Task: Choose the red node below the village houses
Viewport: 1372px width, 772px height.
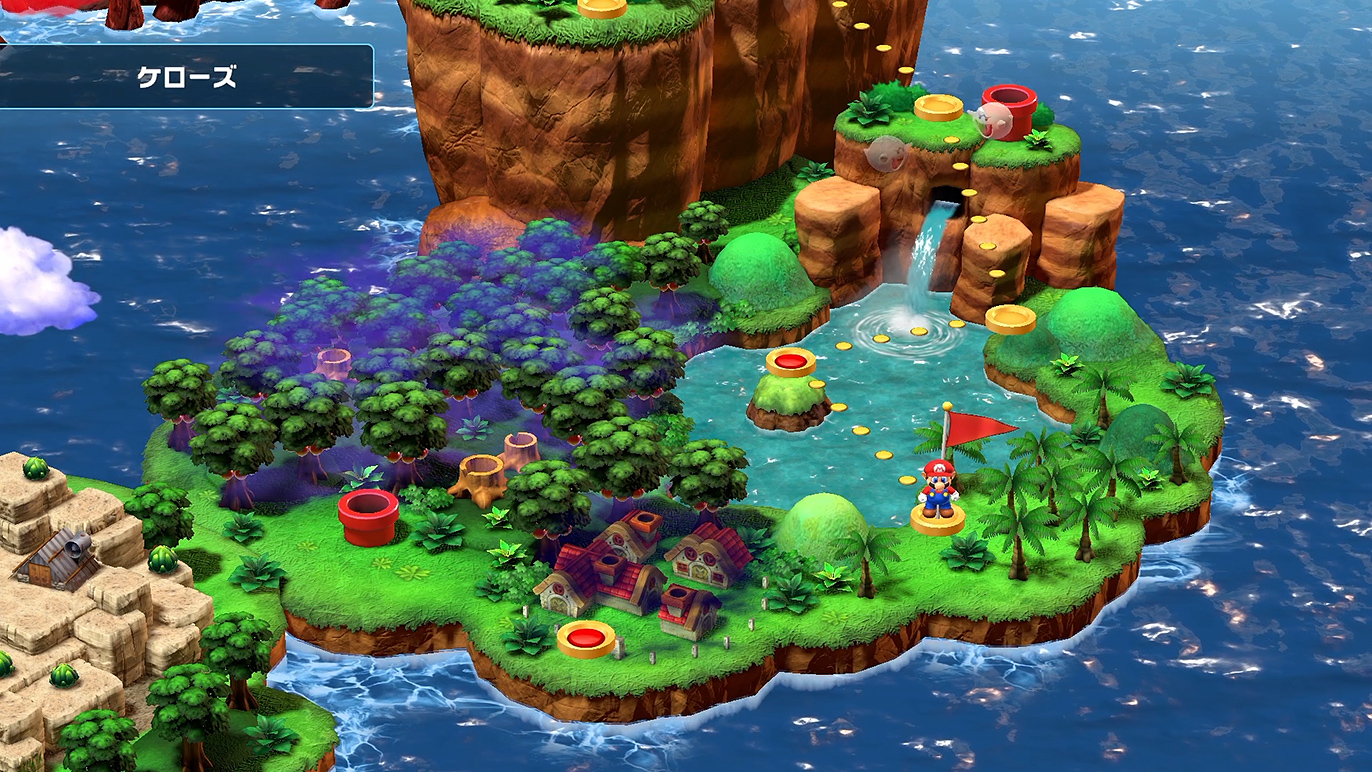Action: [586, 637]
